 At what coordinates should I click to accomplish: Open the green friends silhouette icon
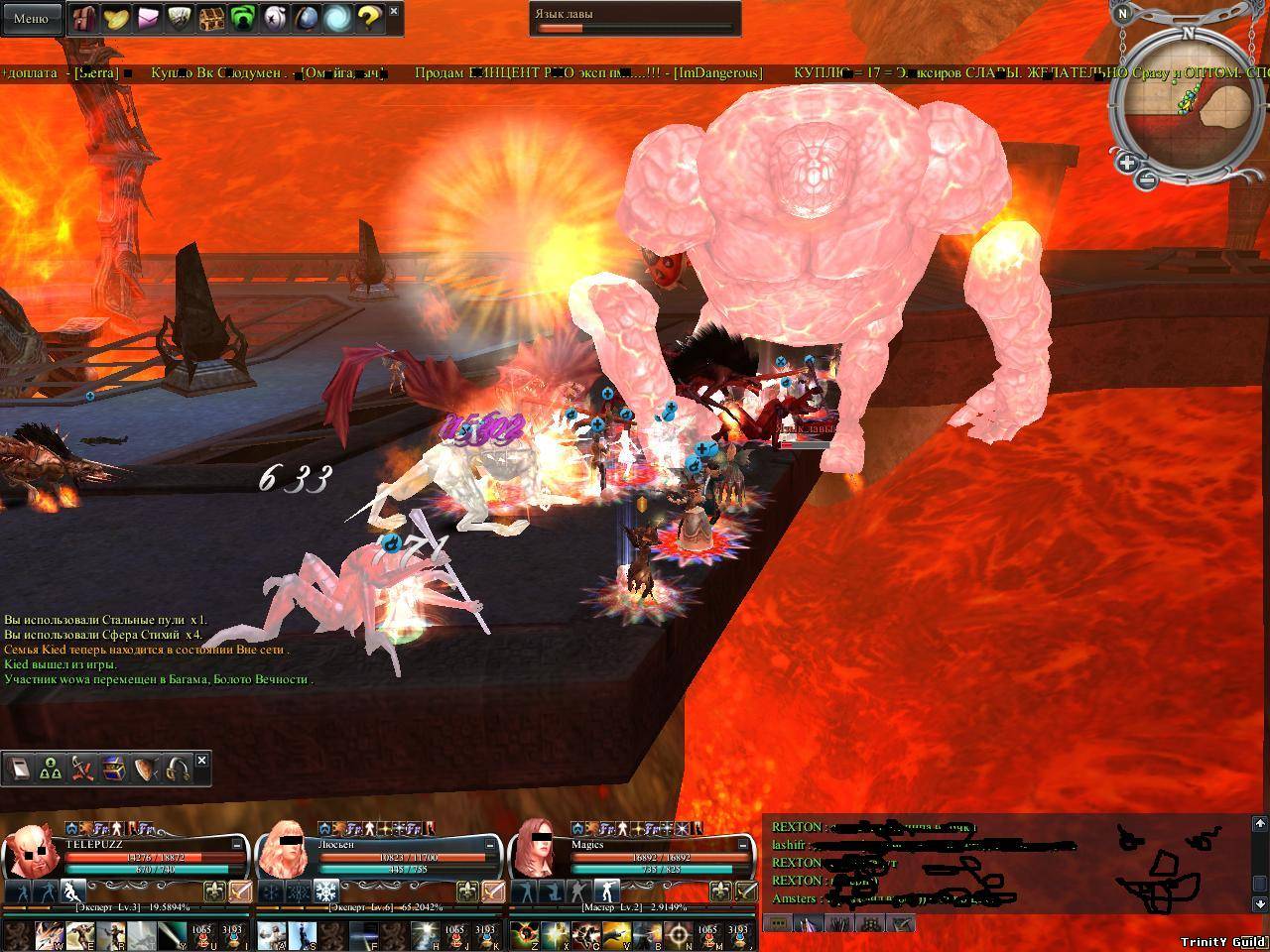pyautogui.click(x=242, y=18)
